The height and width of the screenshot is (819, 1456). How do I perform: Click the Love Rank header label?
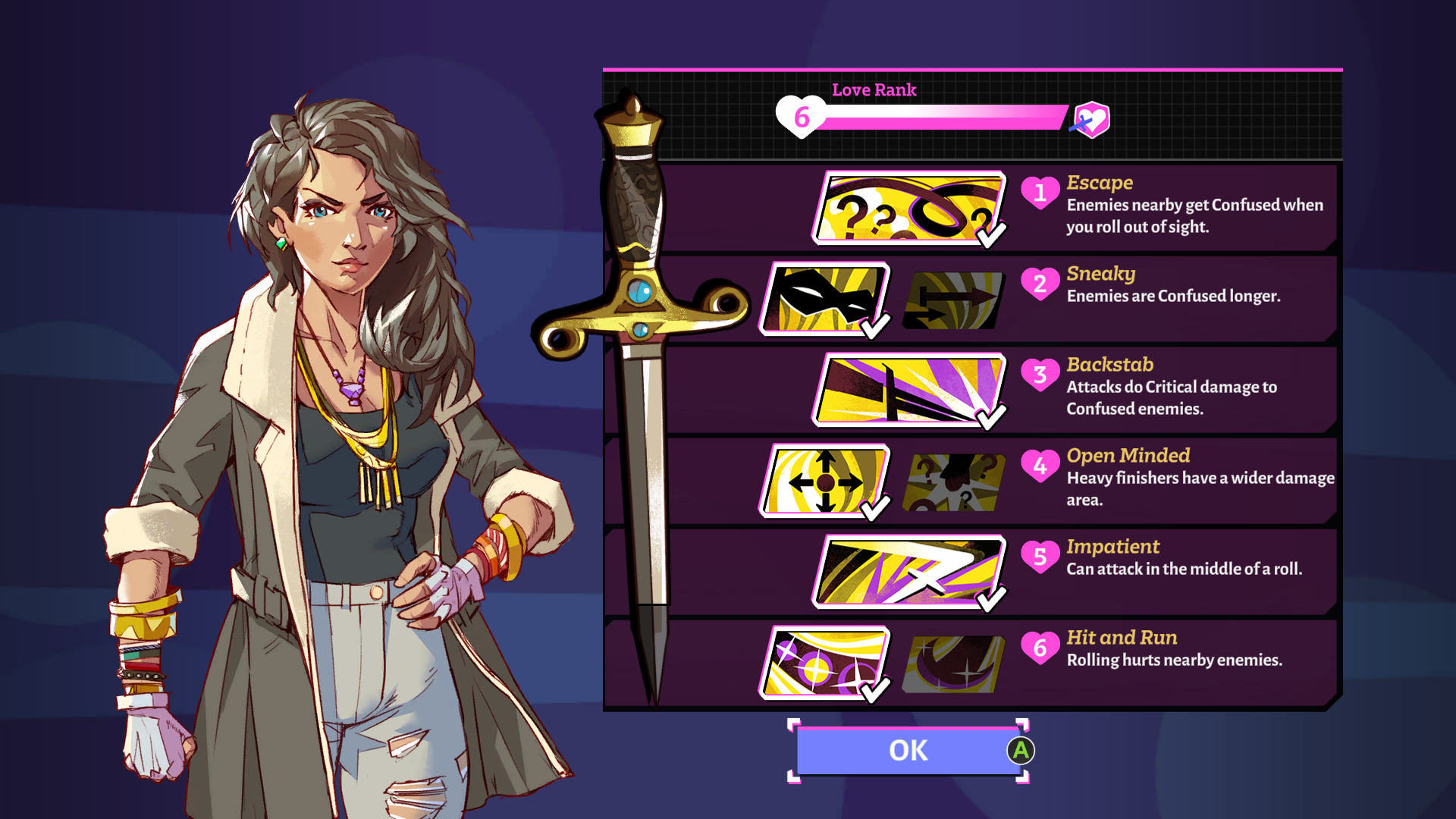(873, 89)
